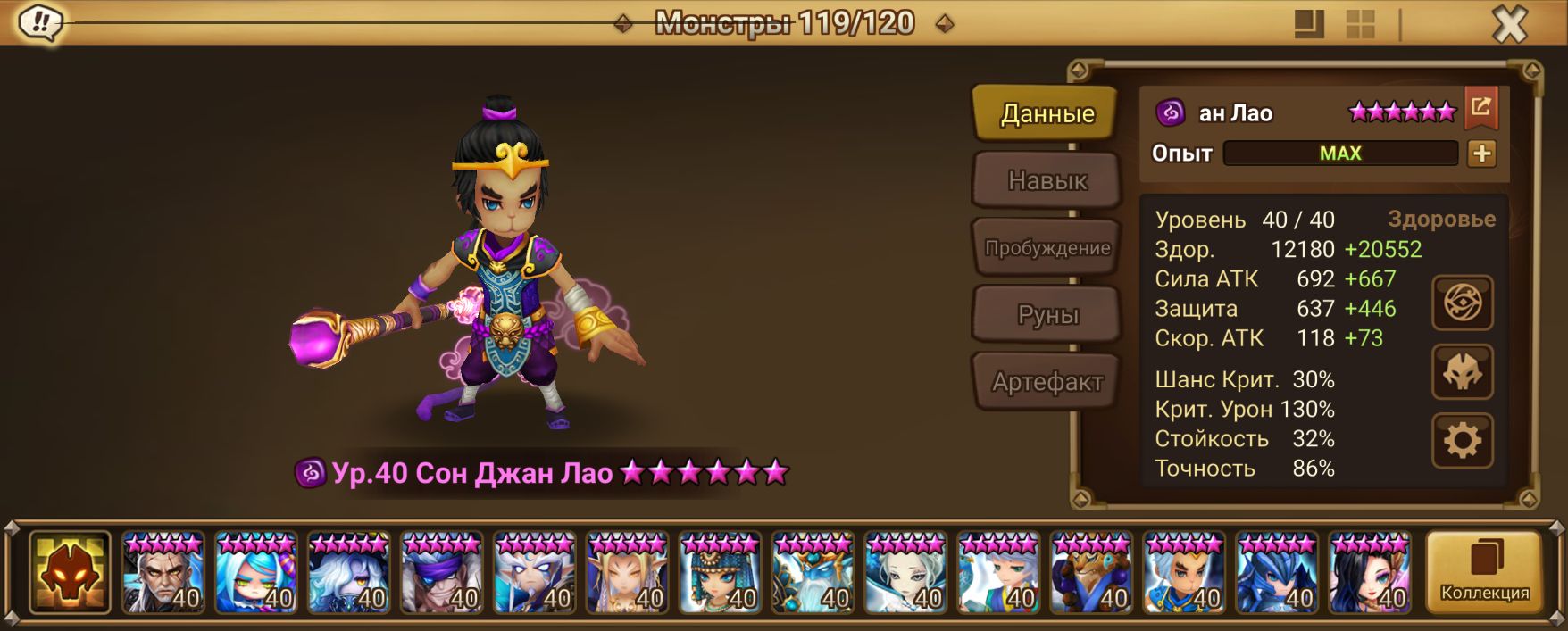
Task: Open the Руны tab
Action: (1047, 315)
